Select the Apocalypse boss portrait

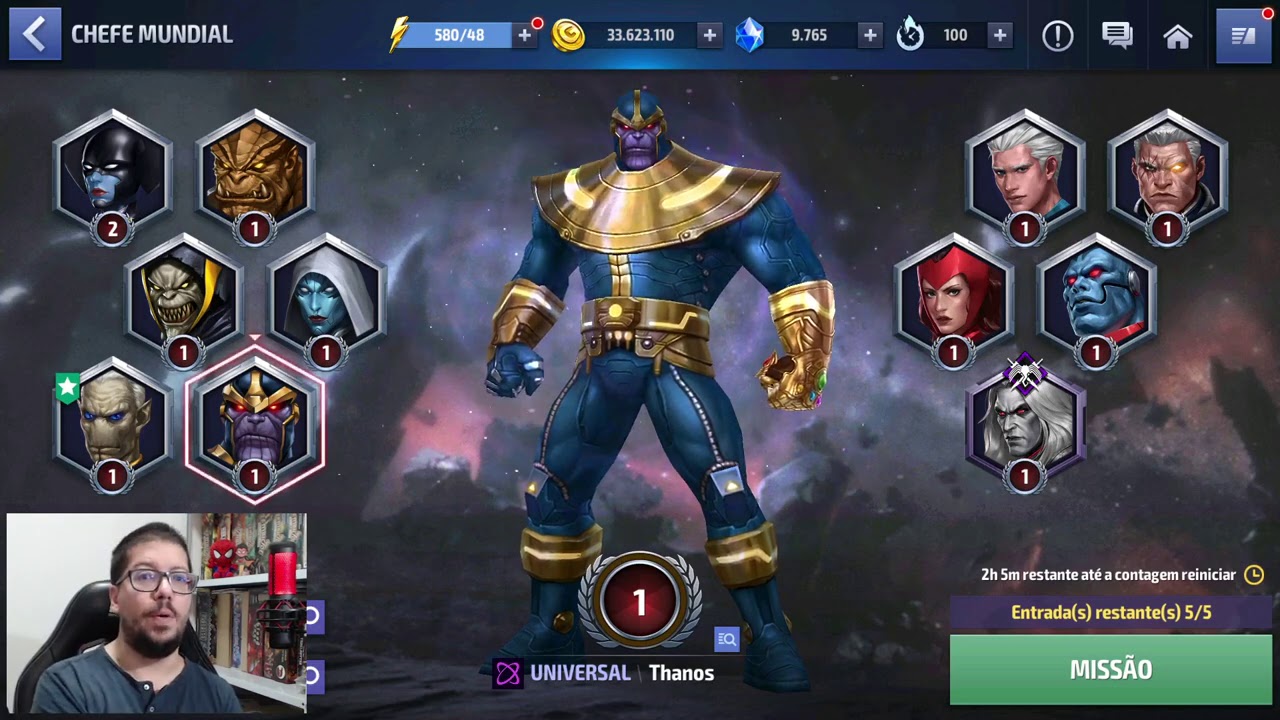point(1096,297)
